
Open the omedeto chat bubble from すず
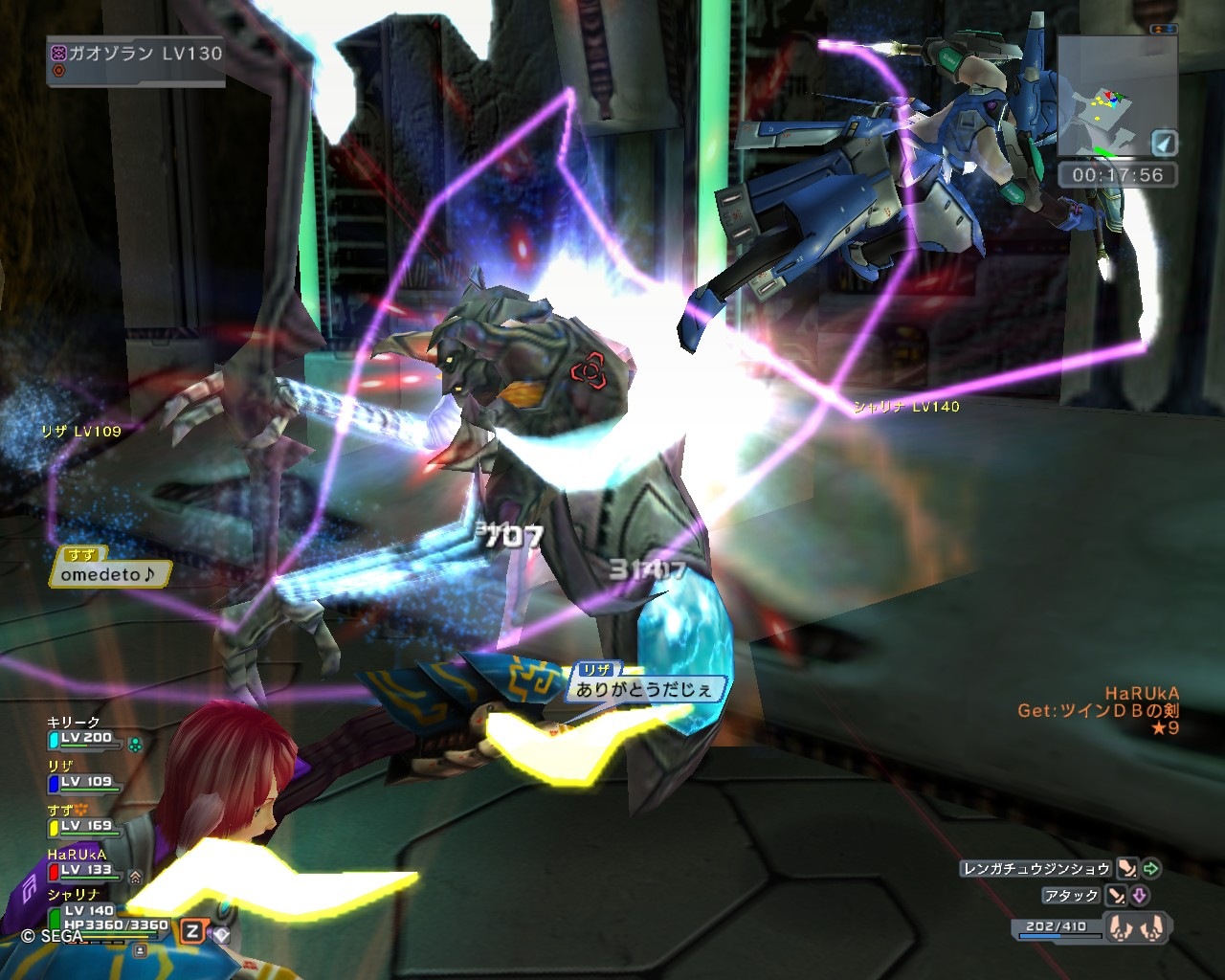108,574
